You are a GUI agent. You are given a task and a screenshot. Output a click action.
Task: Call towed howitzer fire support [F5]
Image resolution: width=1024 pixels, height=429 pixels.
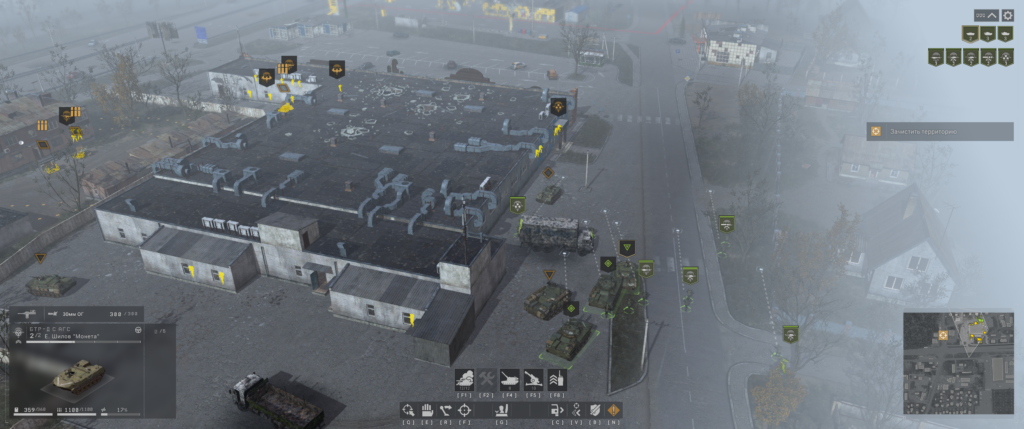pos(534,380)
